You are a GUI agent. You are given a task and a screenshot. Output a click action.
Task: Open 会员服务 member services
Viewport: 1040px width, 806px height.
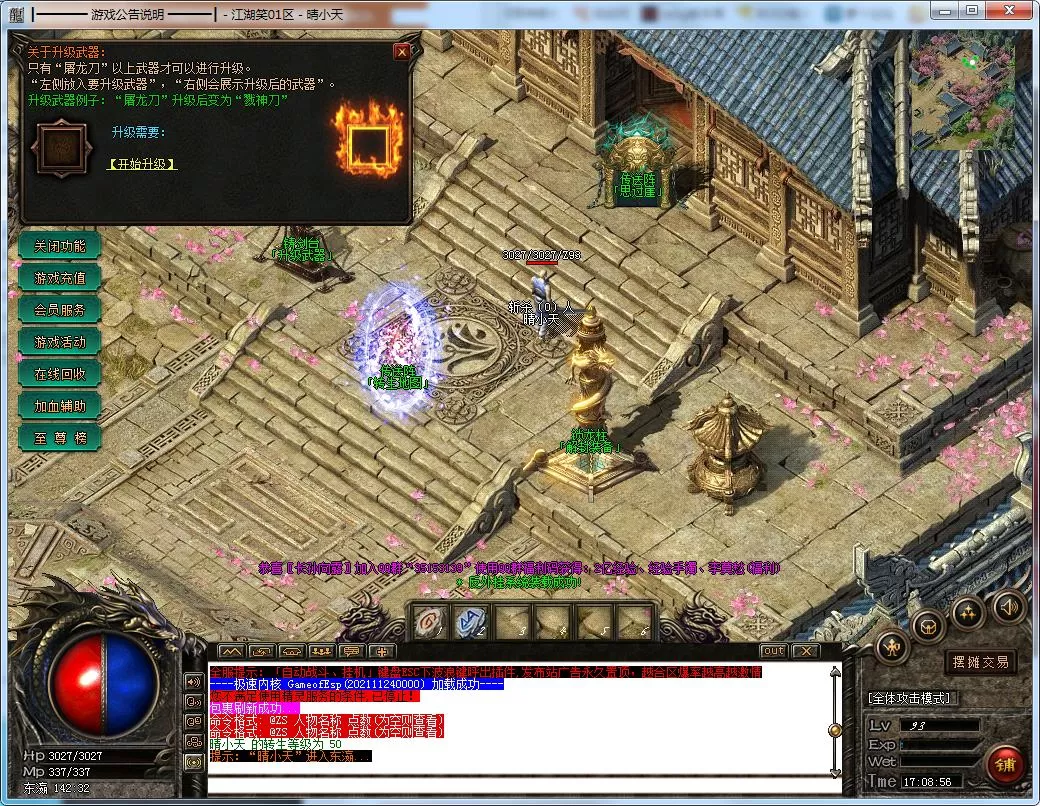(60, 310)
